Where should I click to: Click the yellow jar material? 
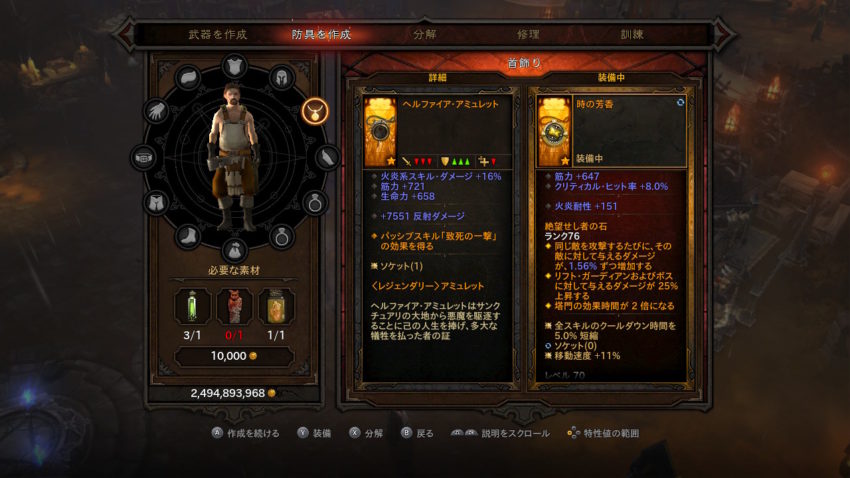[277, 308]
